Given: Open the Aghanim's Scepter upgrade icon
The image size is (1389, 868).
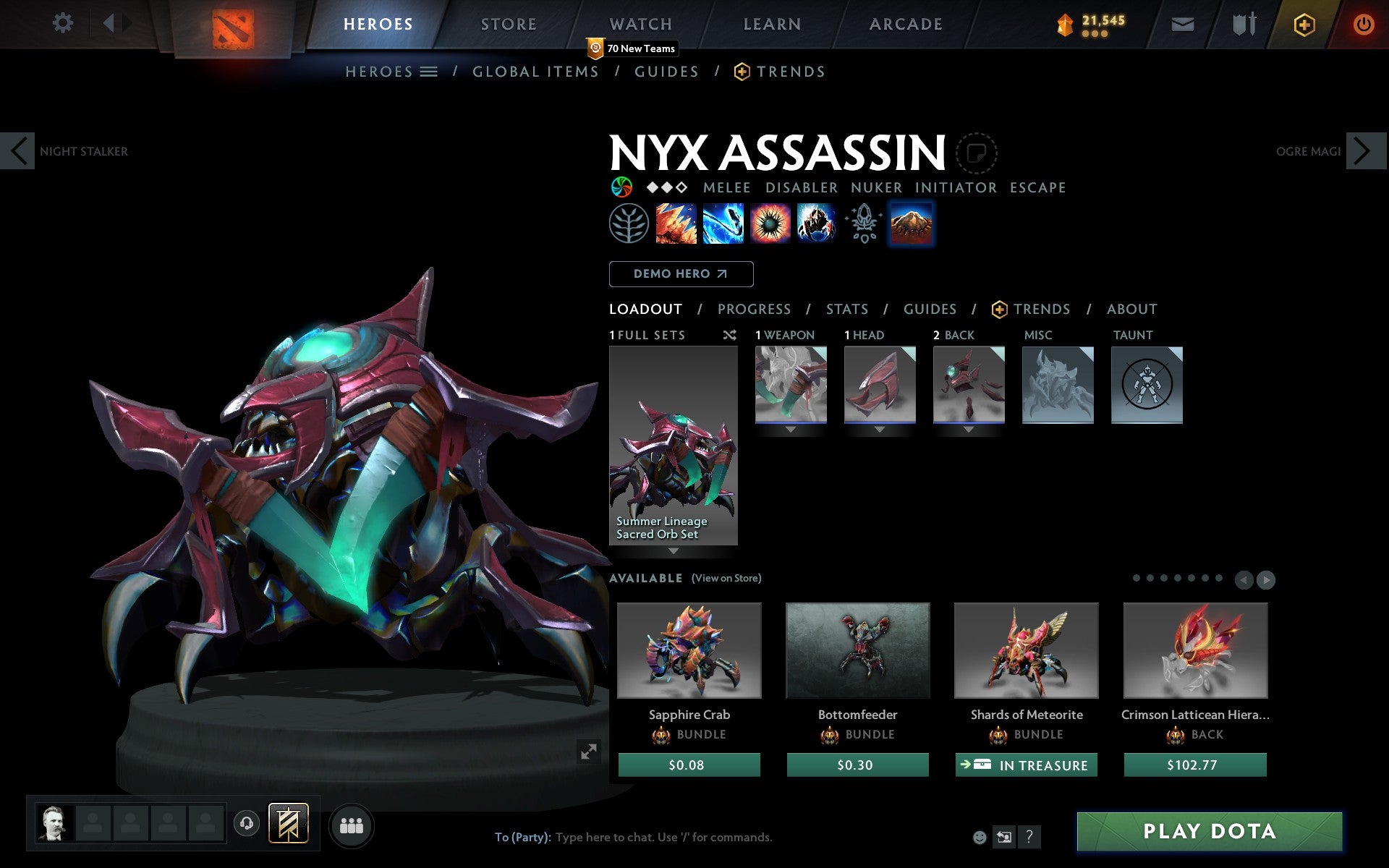Looking at the screenshot, I should (864, 224).
